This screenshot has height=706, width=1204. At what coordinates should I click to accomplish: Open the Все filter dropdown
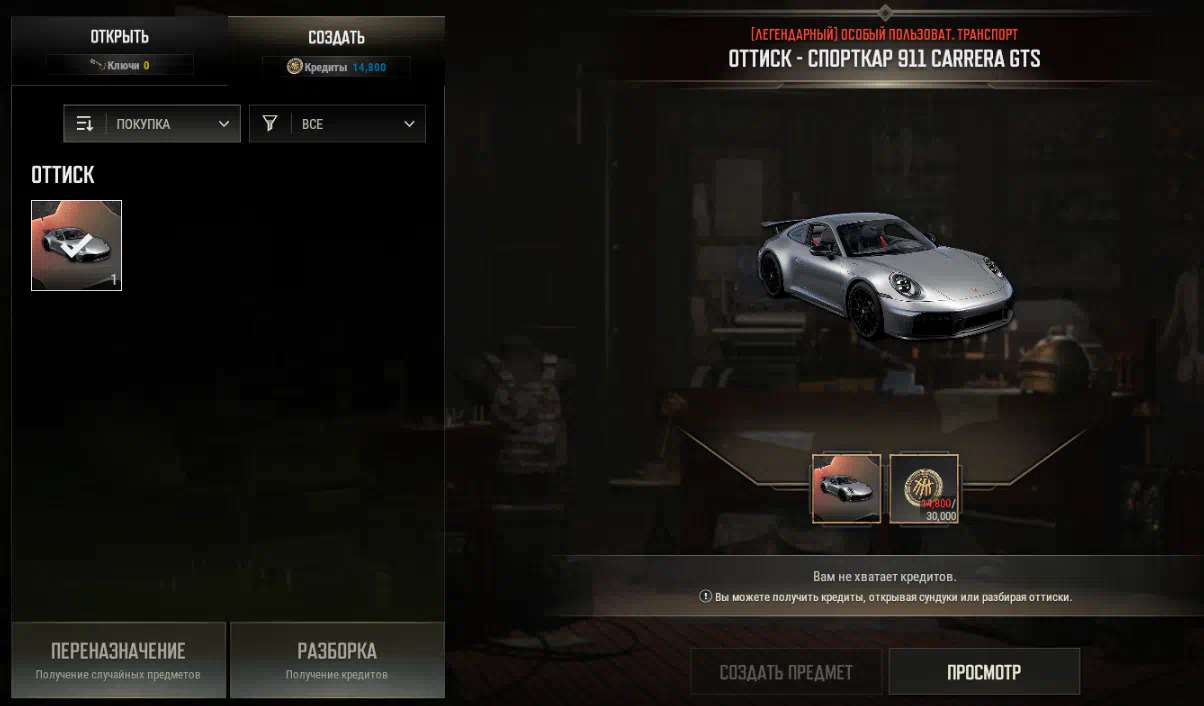[x=337, y=124]
